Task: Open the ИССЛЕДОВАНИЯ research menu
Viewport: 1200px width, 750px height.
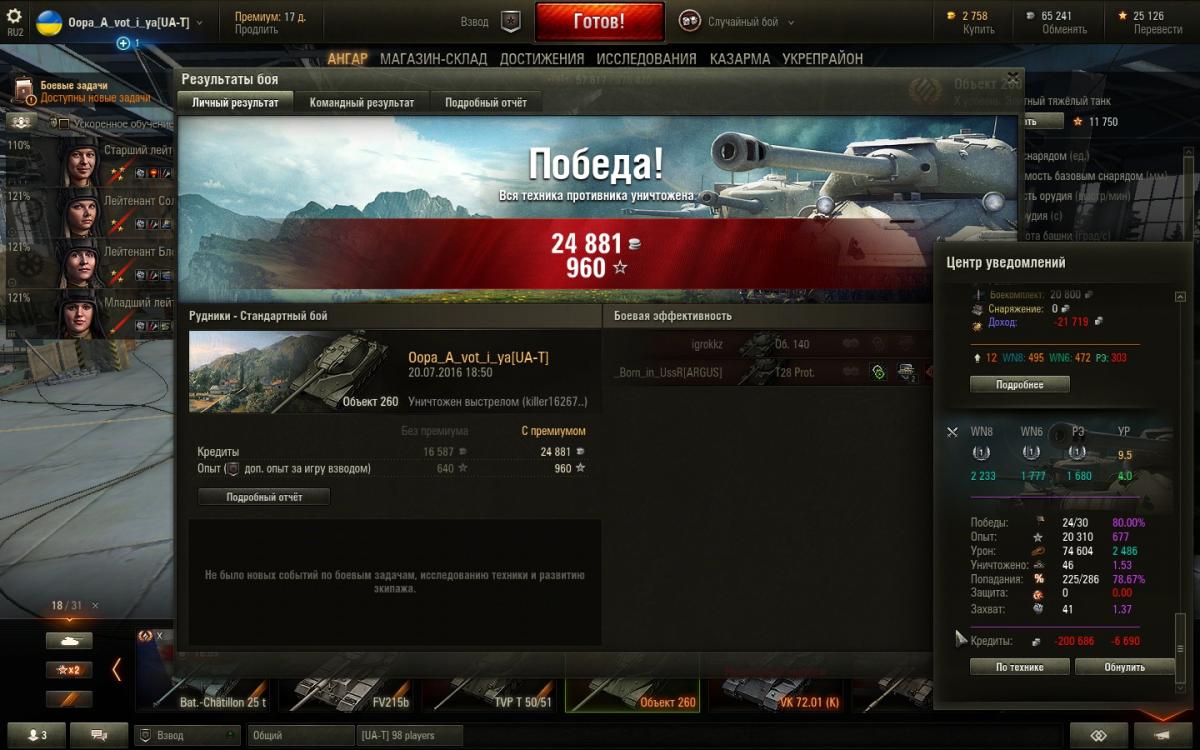Action: click(x=646, y=59)
